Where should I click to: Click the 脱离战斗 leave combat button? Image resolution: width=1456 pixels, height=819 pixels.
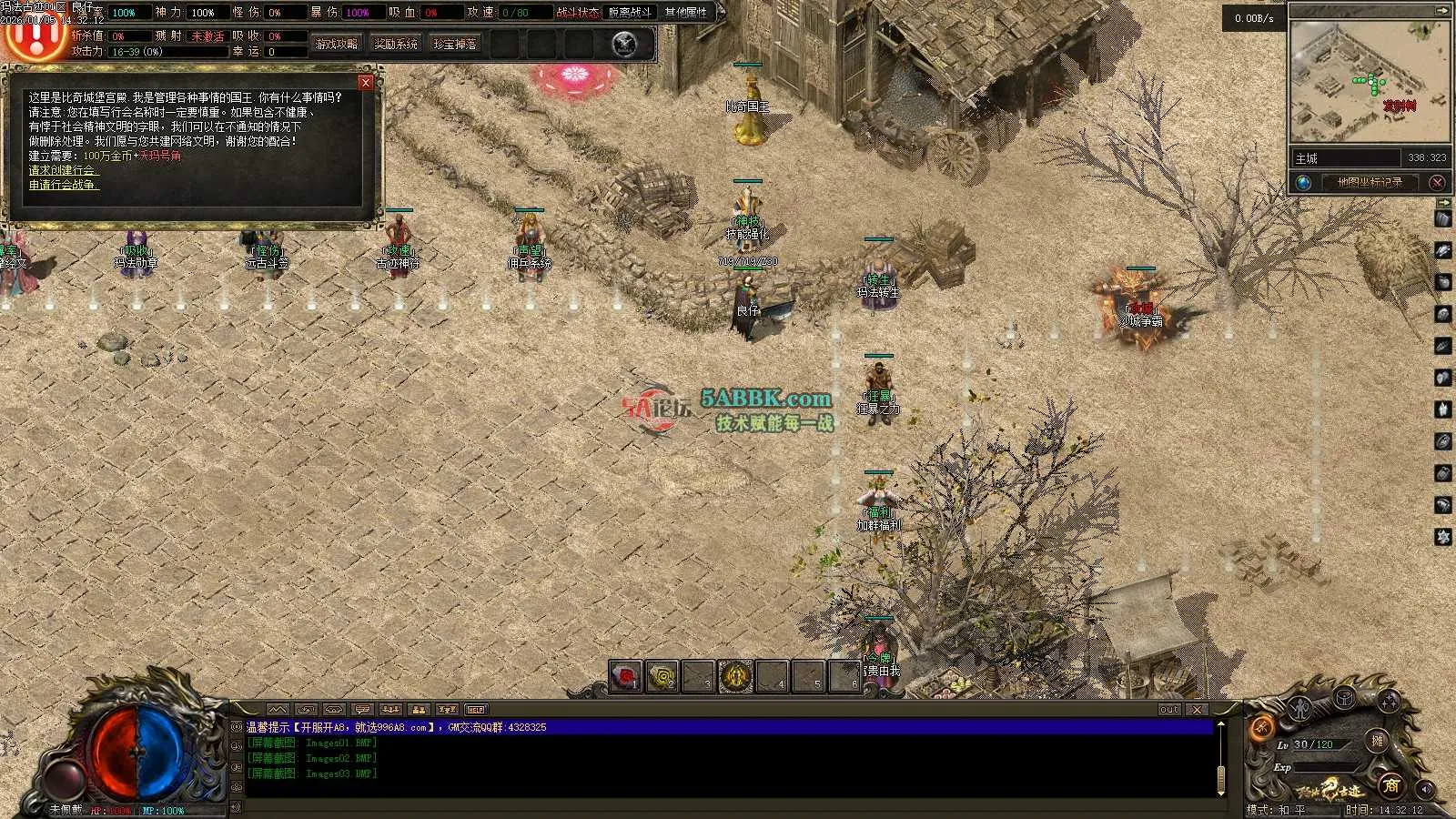[631, 13]
